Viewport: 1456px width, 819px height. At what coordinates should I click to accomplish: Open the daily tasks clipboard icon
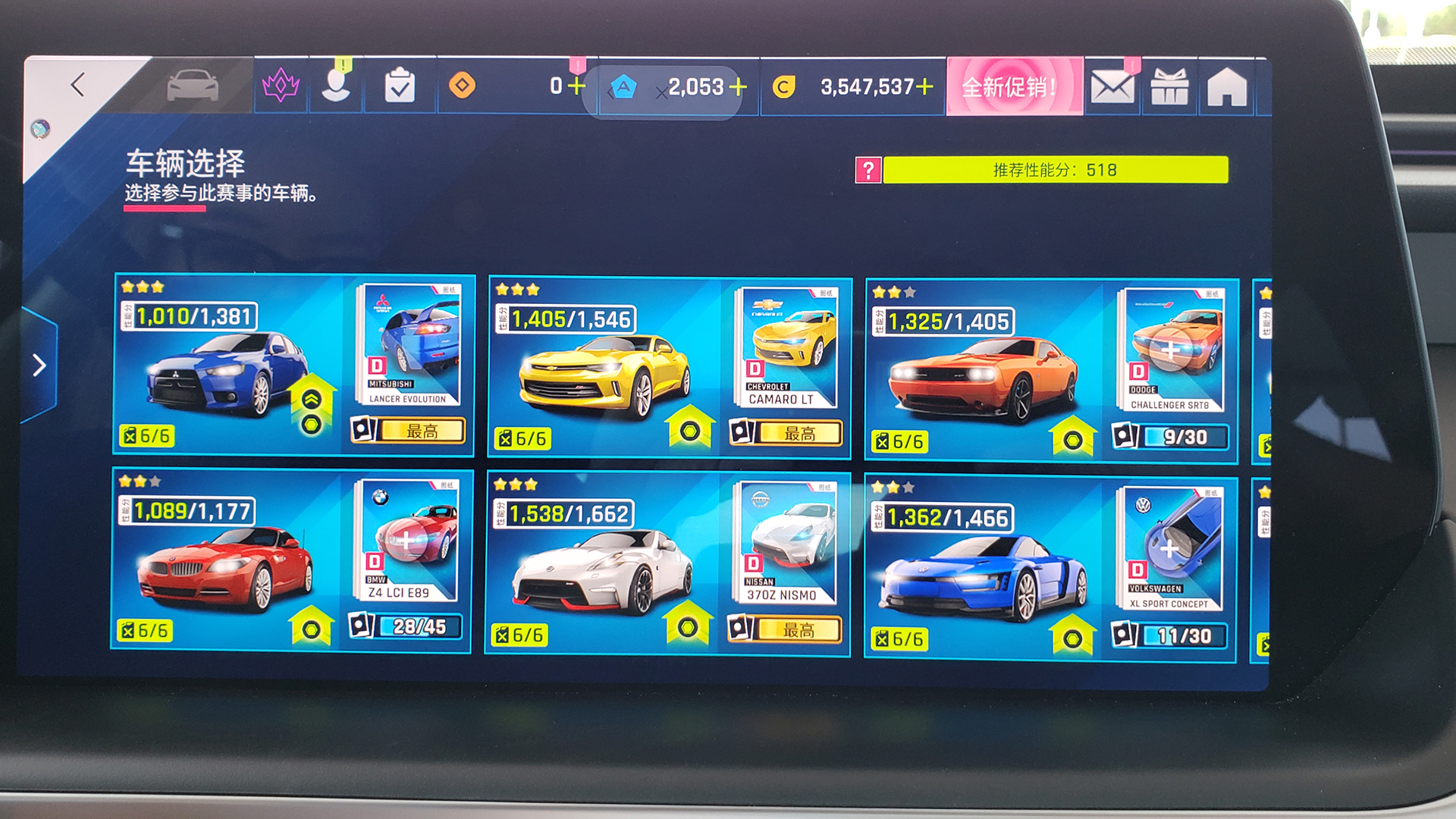[400, 86]
